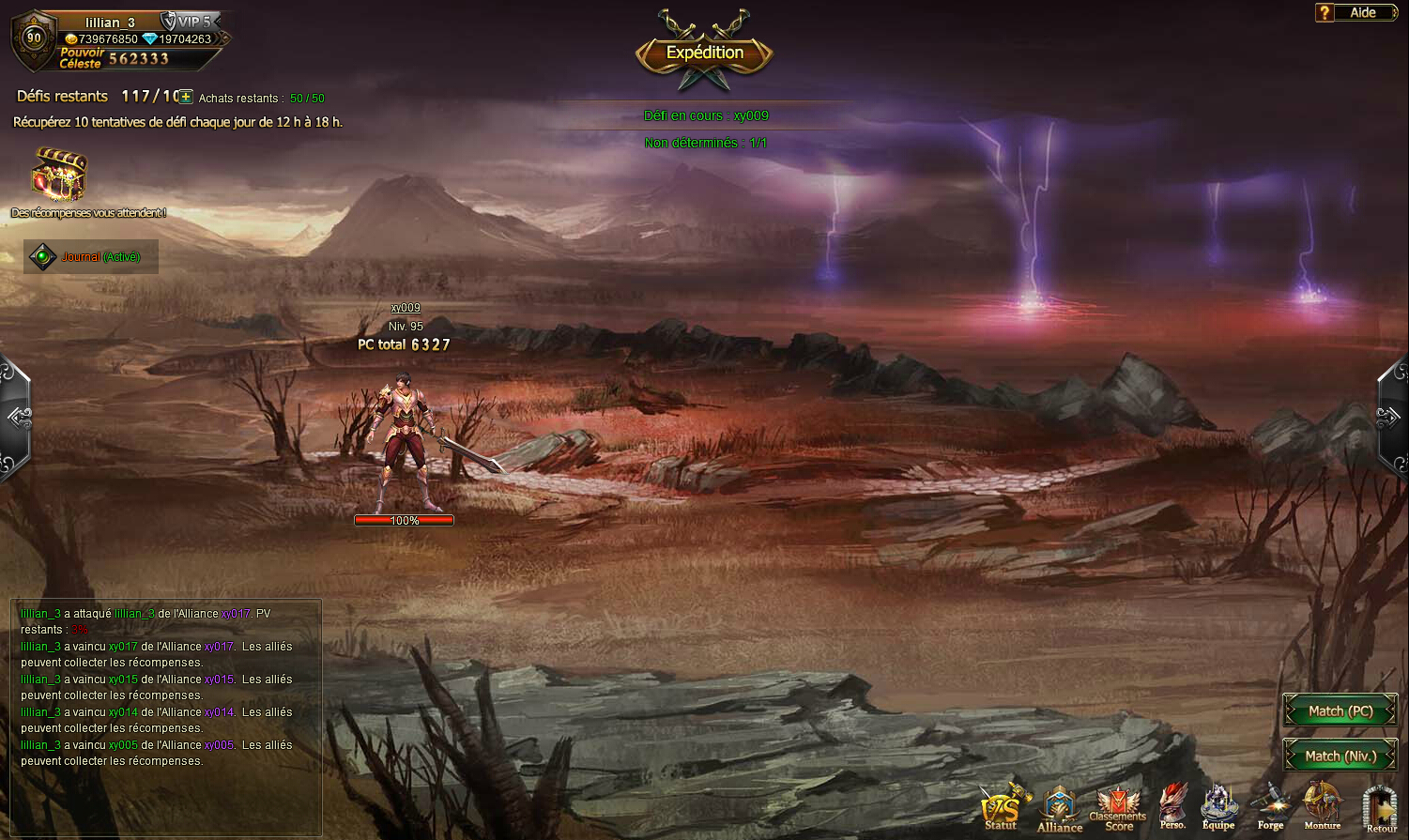
Task: Start Match (Niv.) matchmaking
Action: pos(1340,756)
